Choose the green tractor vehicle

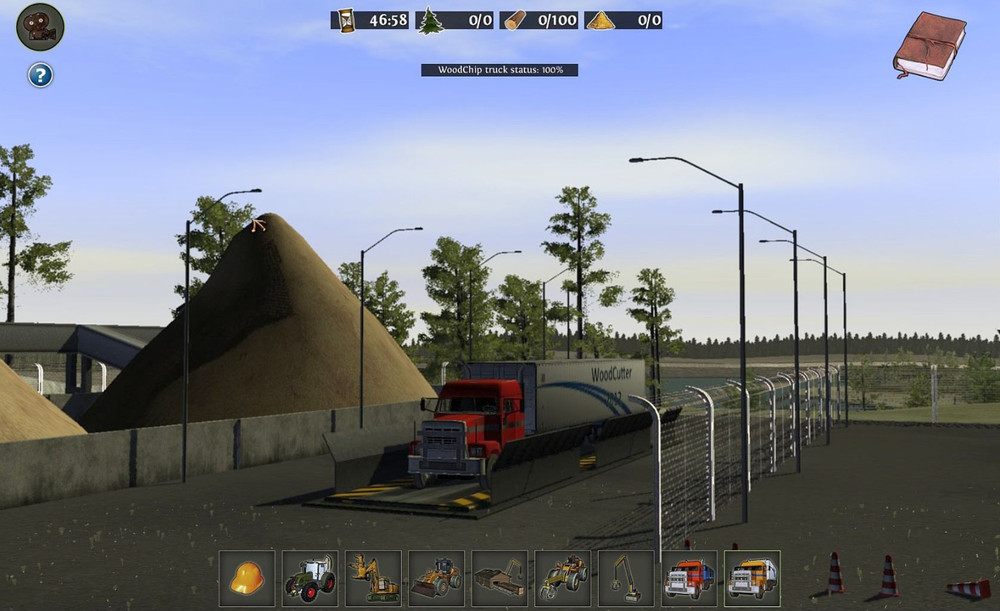click(310, 578)
